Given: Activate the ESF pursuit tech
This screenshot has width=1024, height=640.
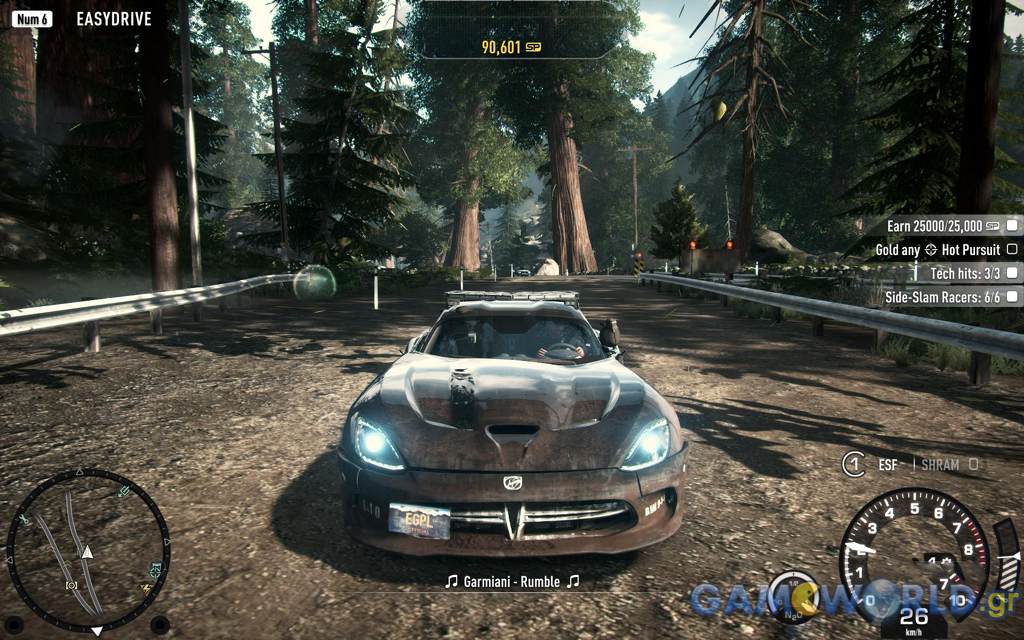Looking at the screenshot, I should pos(887,464).
